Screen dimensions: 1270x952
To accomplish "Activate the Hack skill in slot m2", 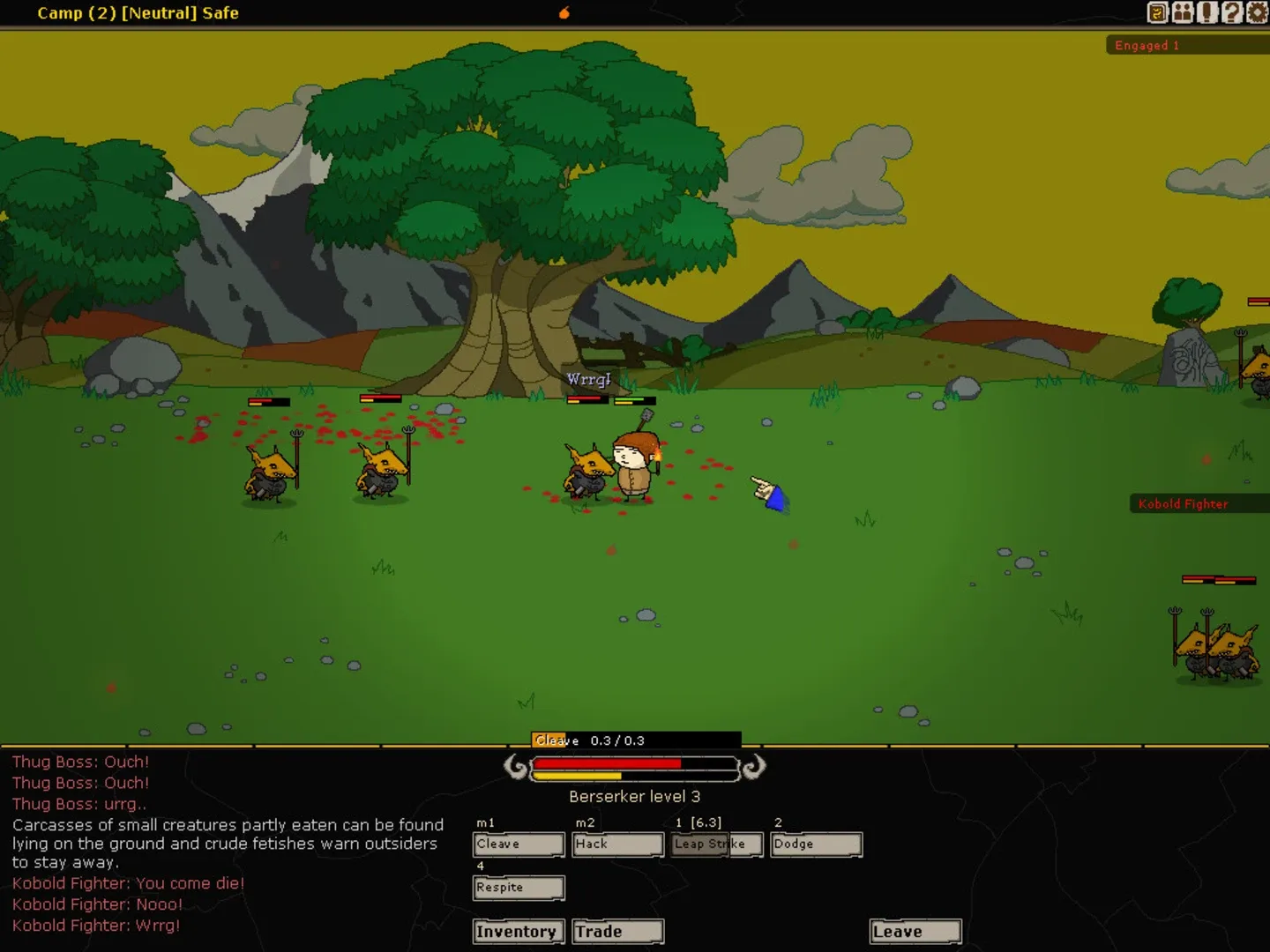I will tap(617, 844).
